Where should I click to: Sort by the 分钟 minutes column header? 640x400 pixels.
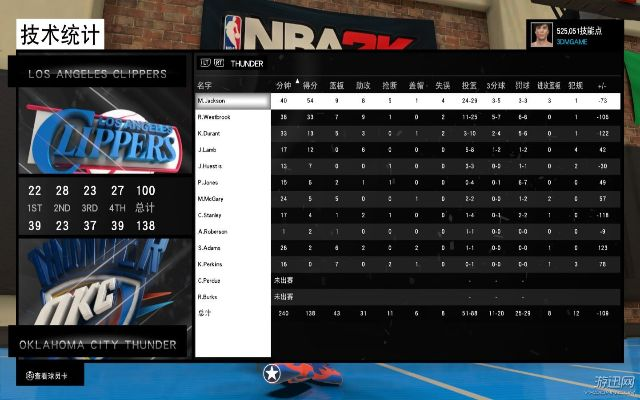pos(283,85)
